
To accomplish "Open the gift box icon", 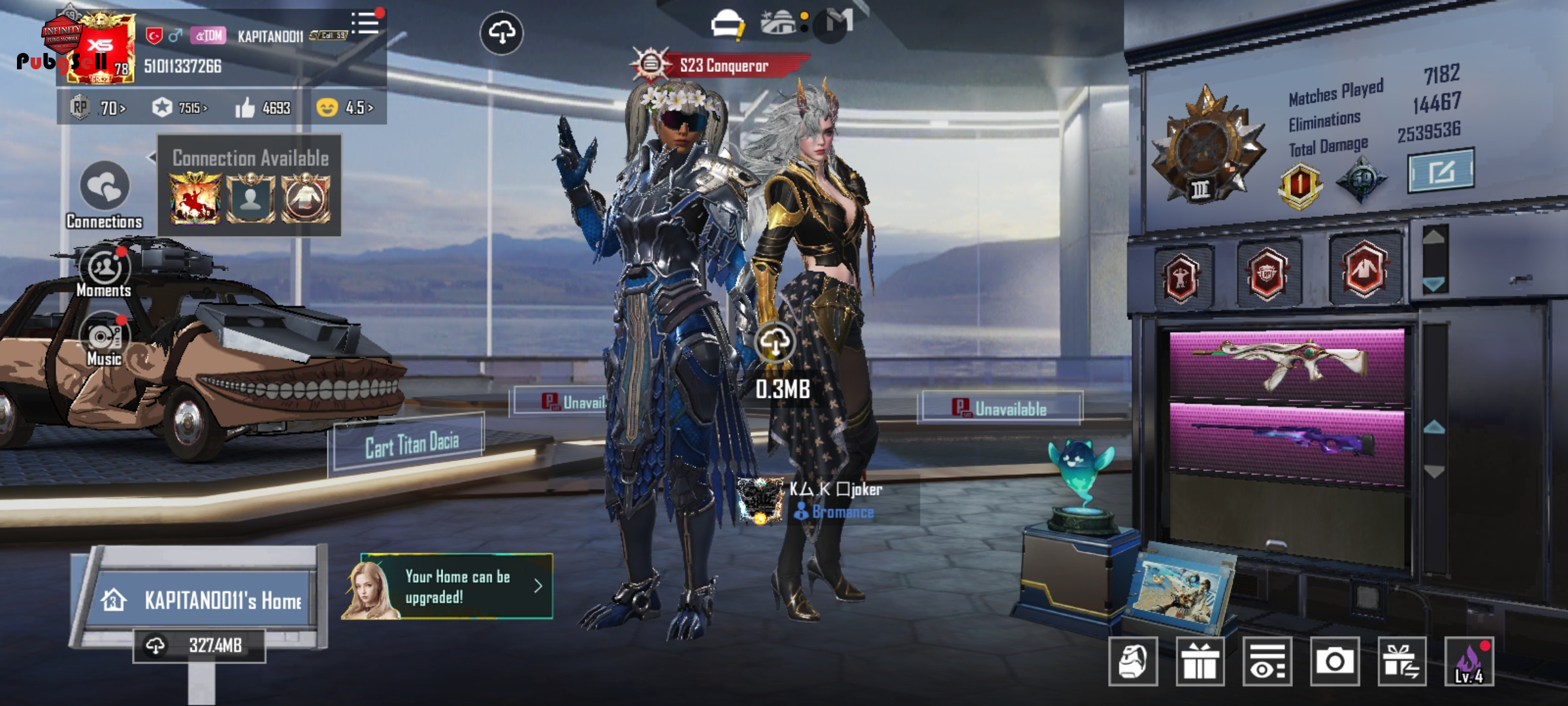I will tap(1200, 662).
